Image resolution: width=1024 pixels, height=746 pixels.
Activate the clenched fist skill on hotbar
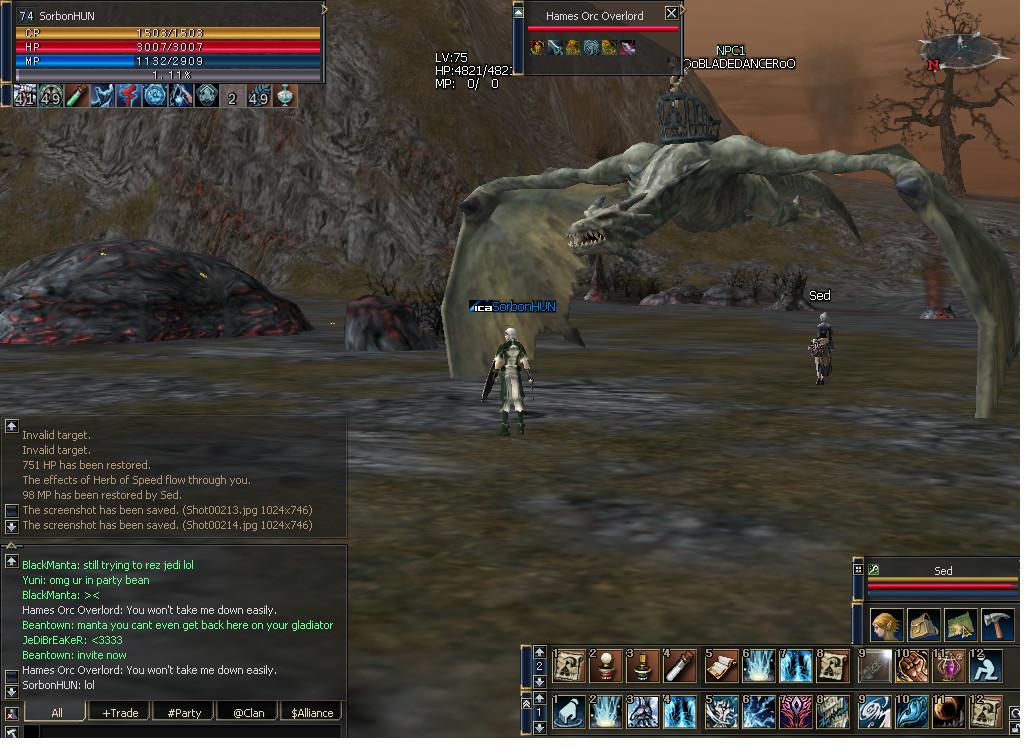[x=911, y=666]
